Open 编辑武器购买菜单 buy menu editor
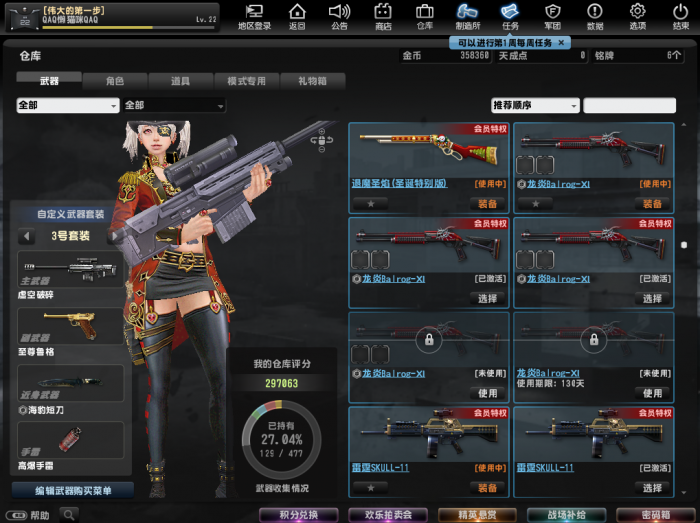 73,490
